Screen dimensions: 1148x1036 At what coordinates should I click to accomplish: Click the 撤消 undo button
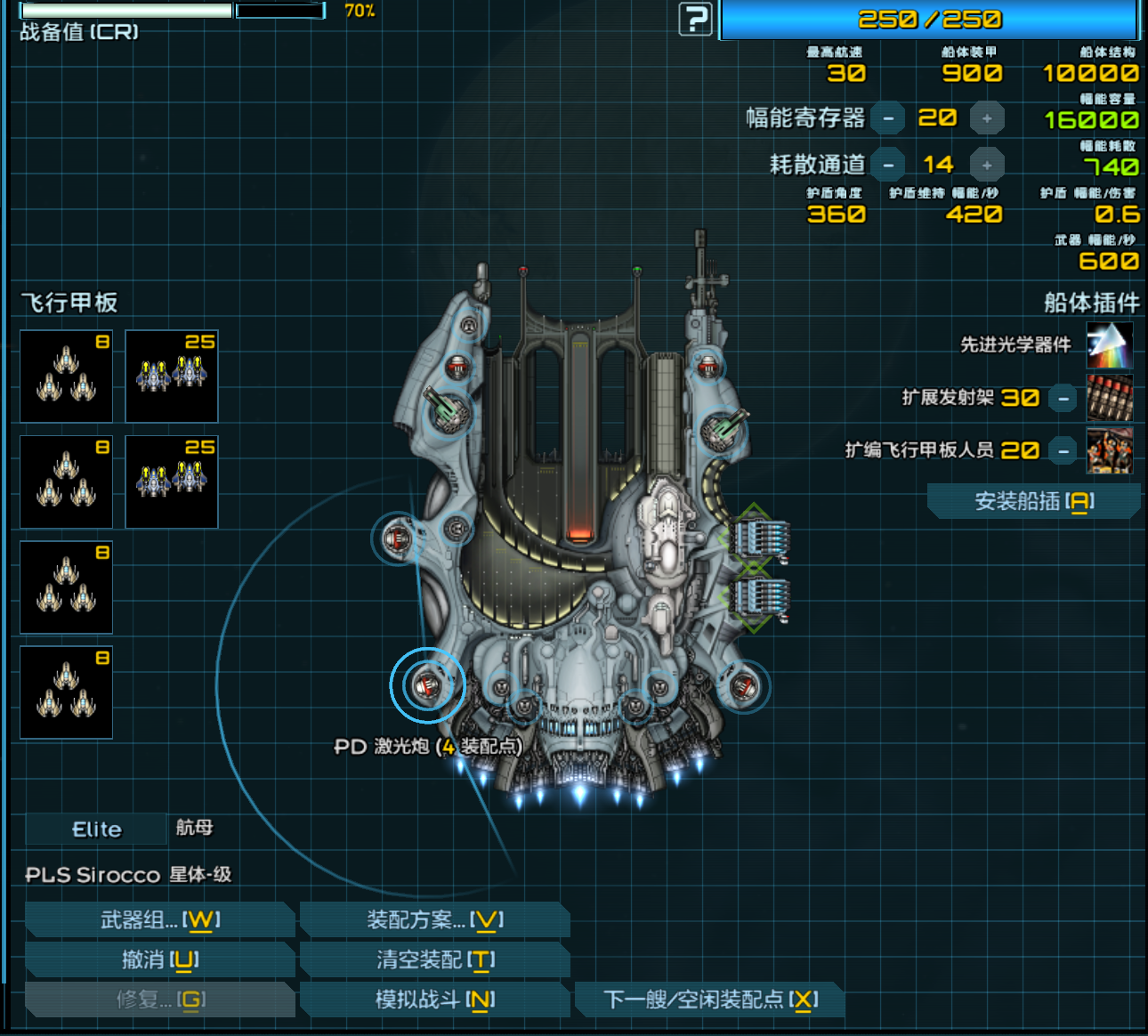[x=160, y=959]
